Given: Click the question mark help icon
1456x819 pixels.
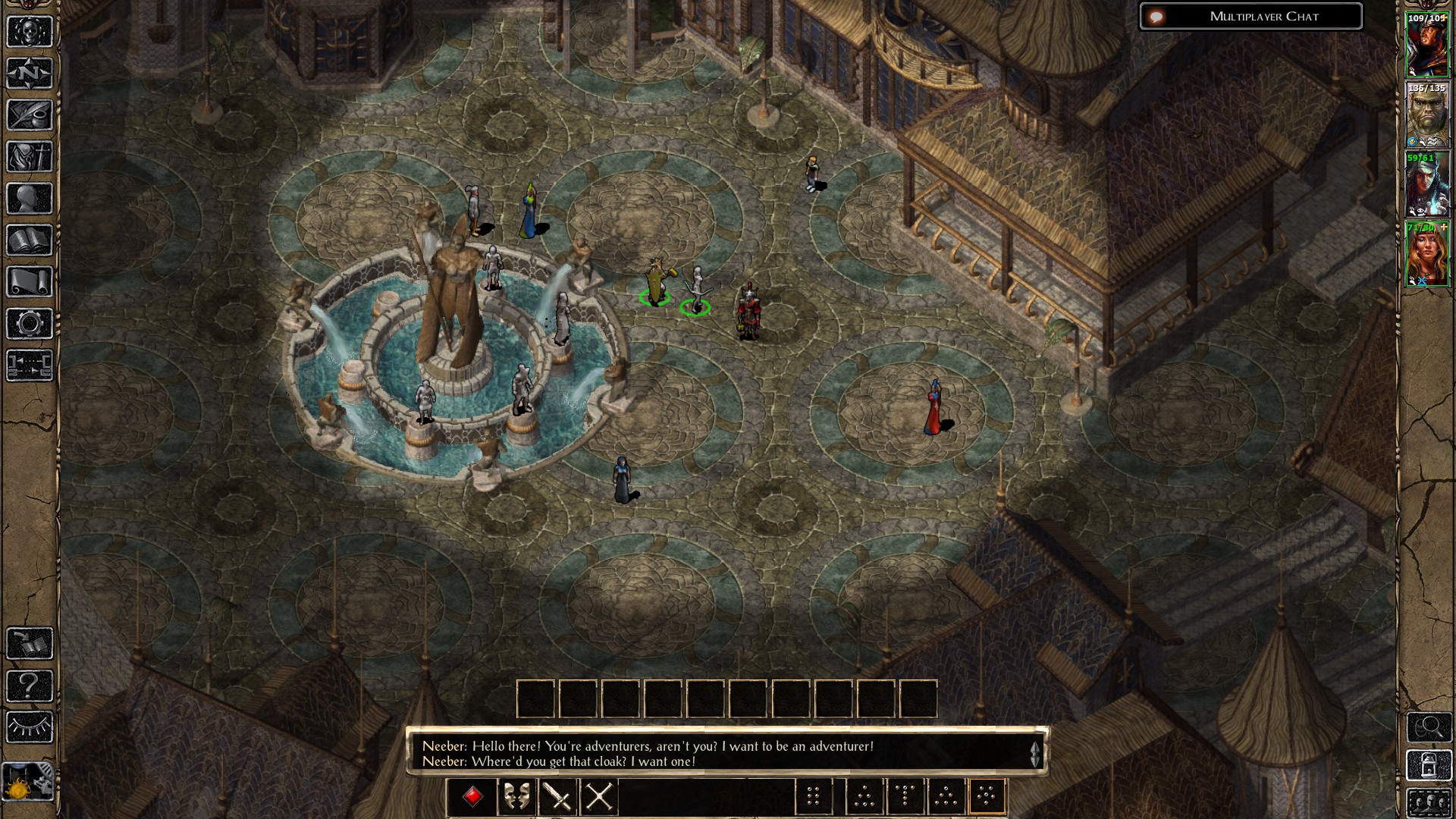Looking at the screenshot, I should point(29,686).
